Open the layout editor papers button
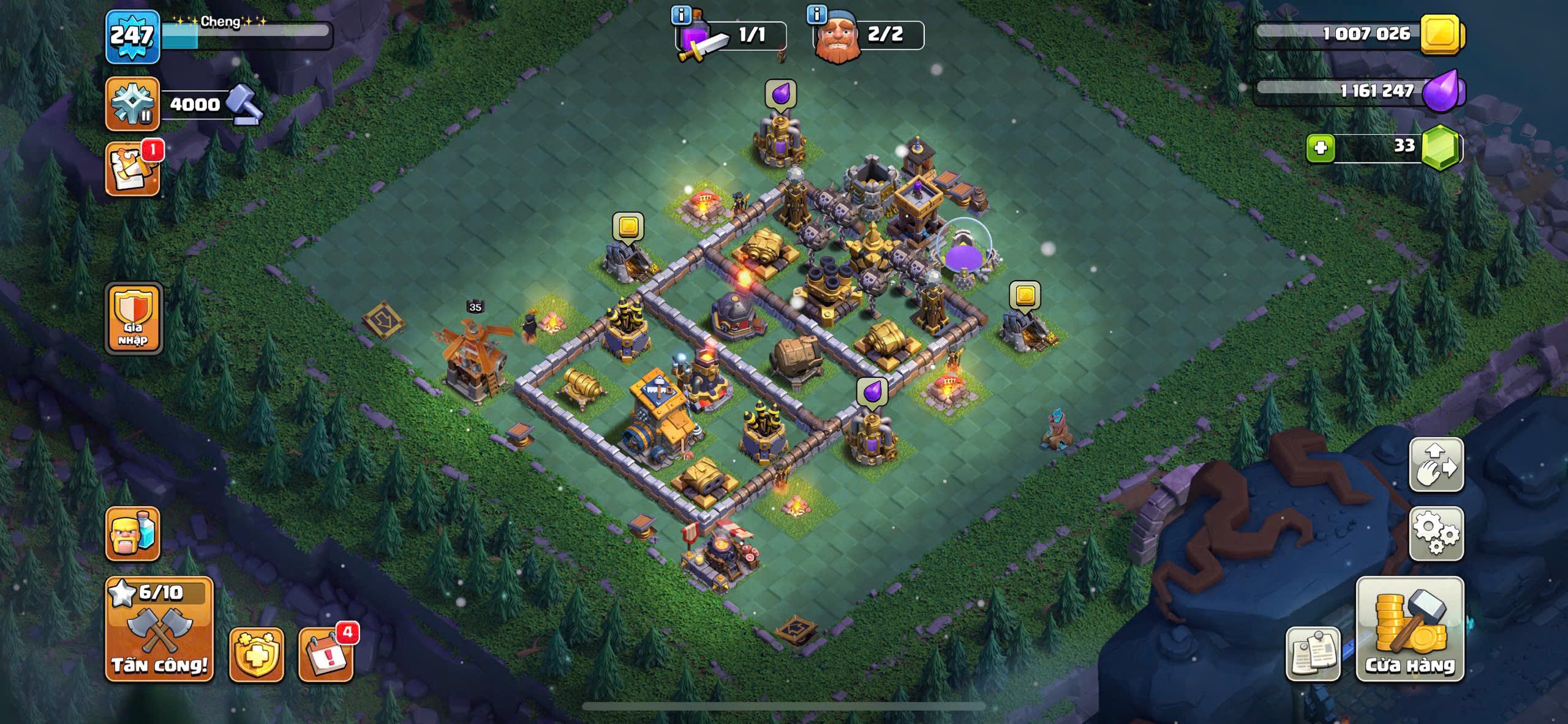This screenshot has width=1568, height=724. point(1312,654)
